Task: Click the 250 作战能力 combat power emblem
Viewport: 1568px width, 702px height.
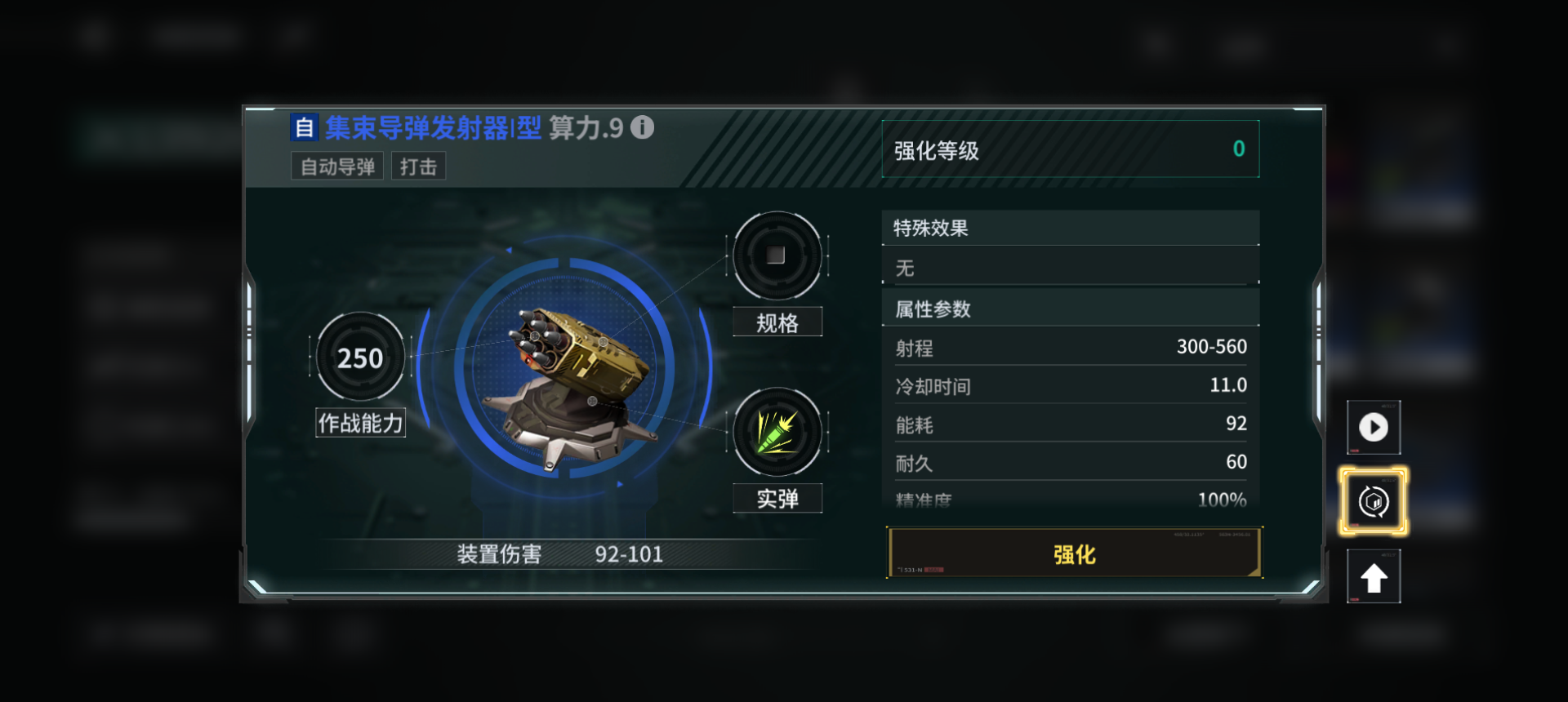Action: 359,357
